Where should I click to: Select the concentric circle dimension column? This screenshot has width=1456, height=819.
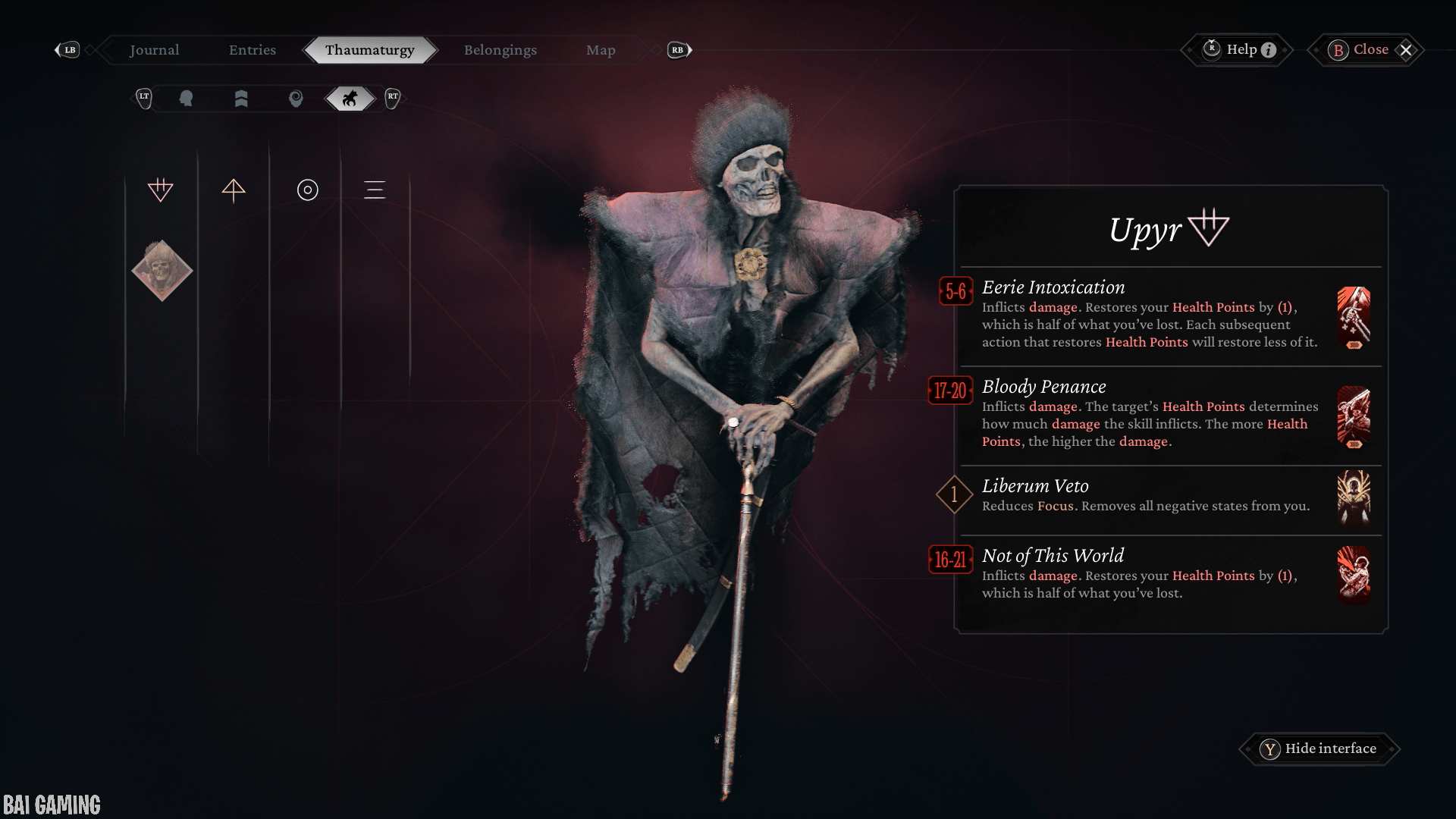pyautogui.click(x=307, y=190)
